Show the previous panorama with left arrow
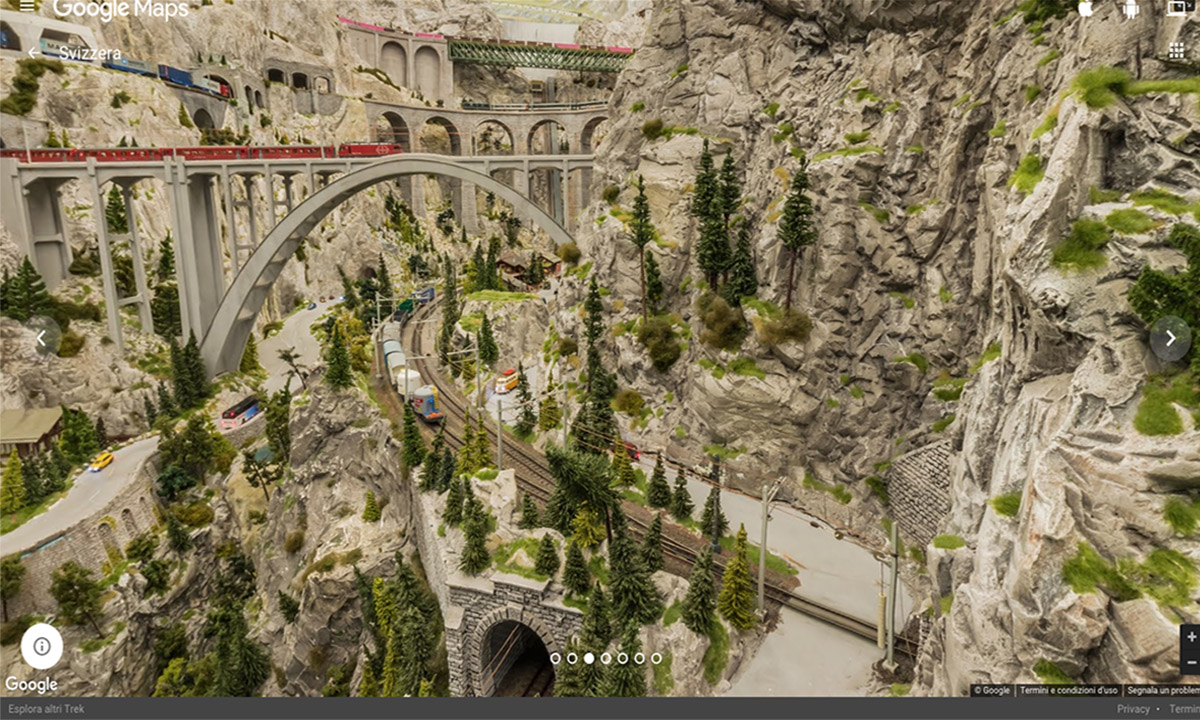This screenshot has height=720, width=1200. click(x=42, y=338)
